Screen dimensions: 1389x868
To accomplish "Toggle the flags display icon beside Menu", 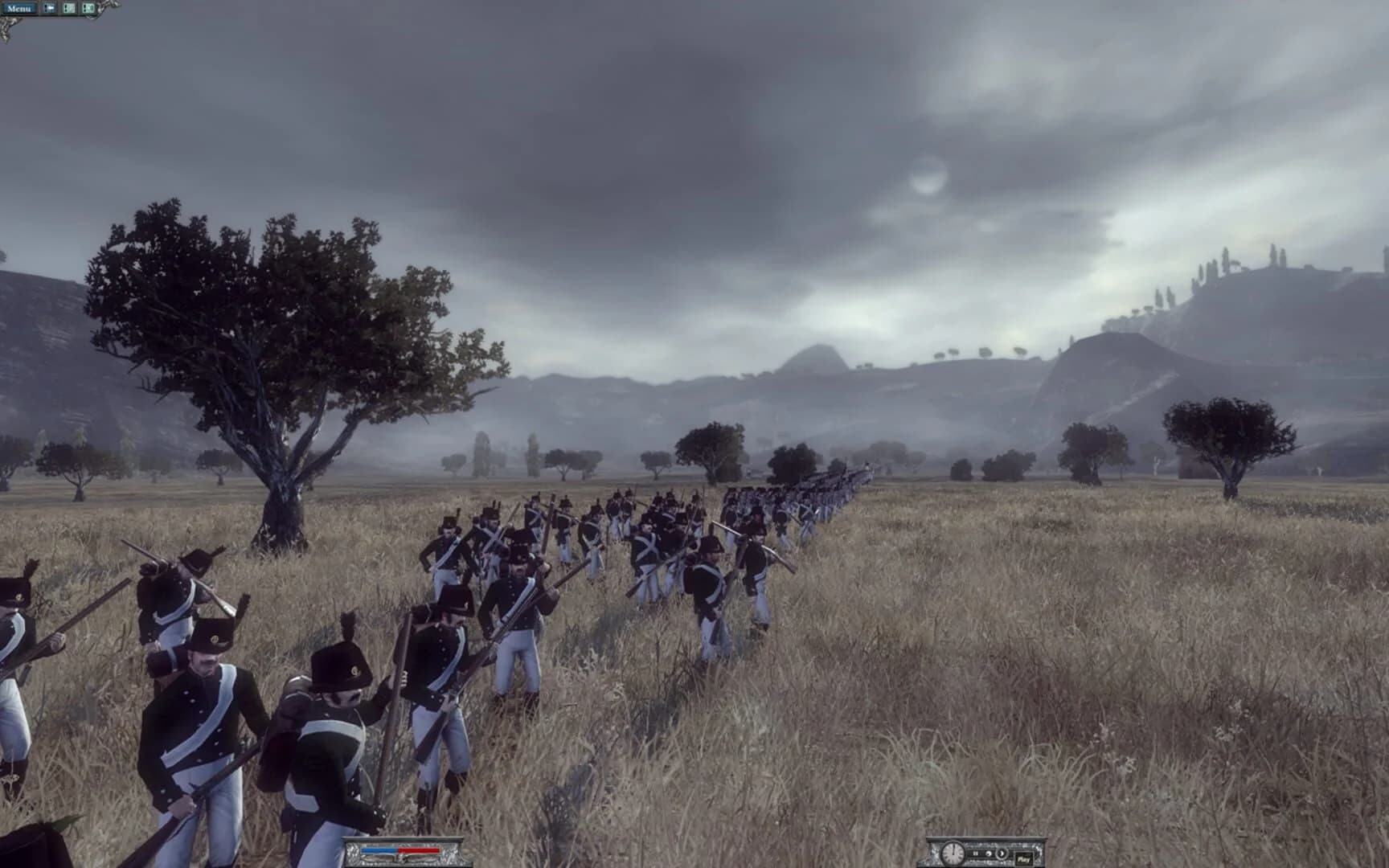I will [50, 6].
